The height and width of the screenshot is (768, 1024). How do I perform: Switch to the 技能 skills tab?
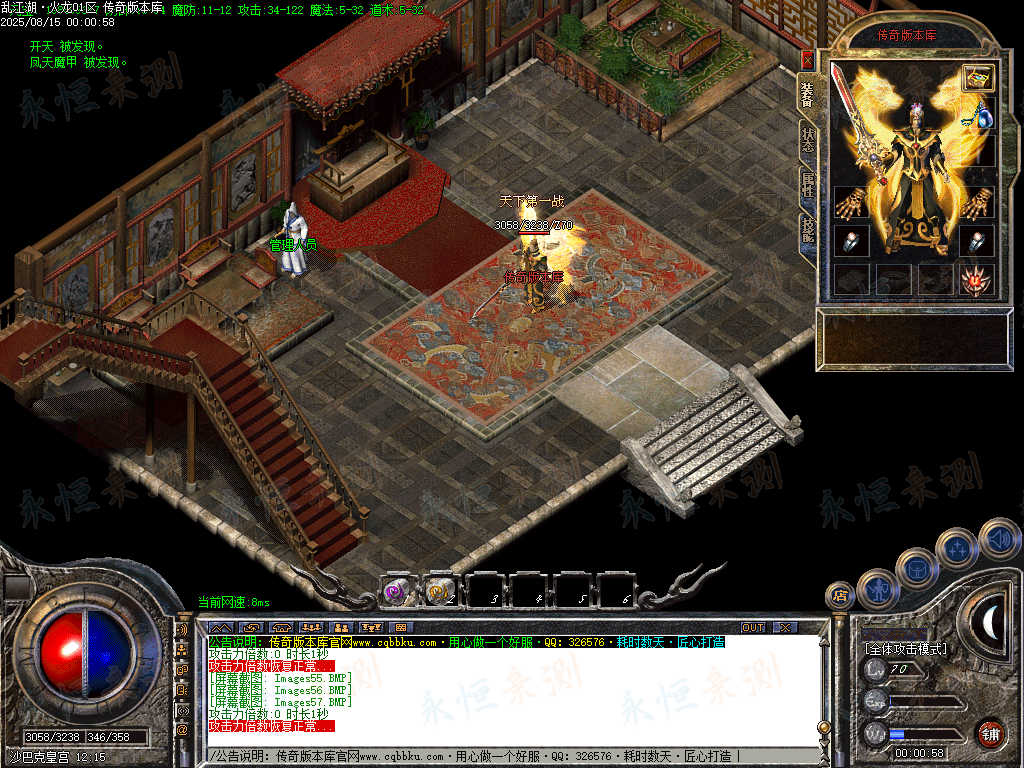click(807, 231)
